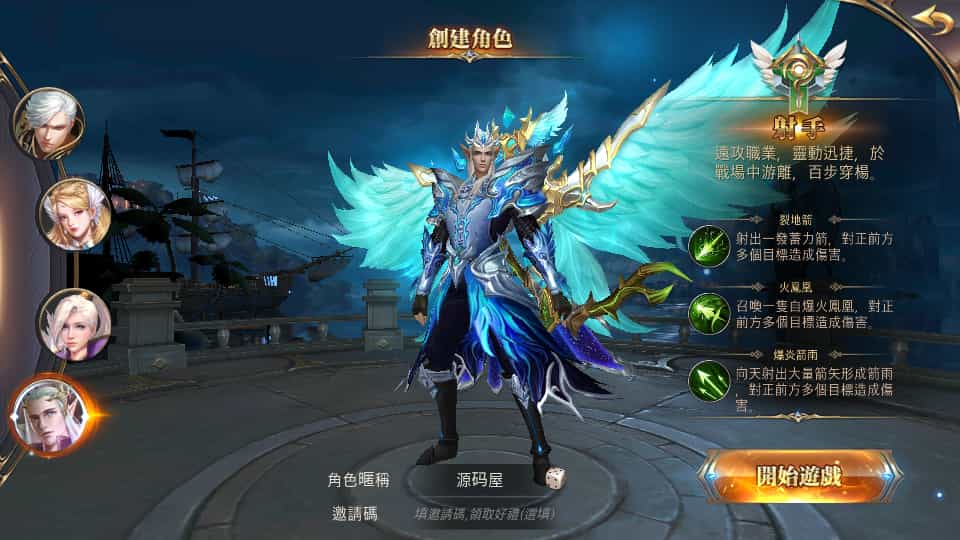Pick the pale-haired girl with purple outfit portrait
This screenshot has height=540, width=960.
(74, 324)
